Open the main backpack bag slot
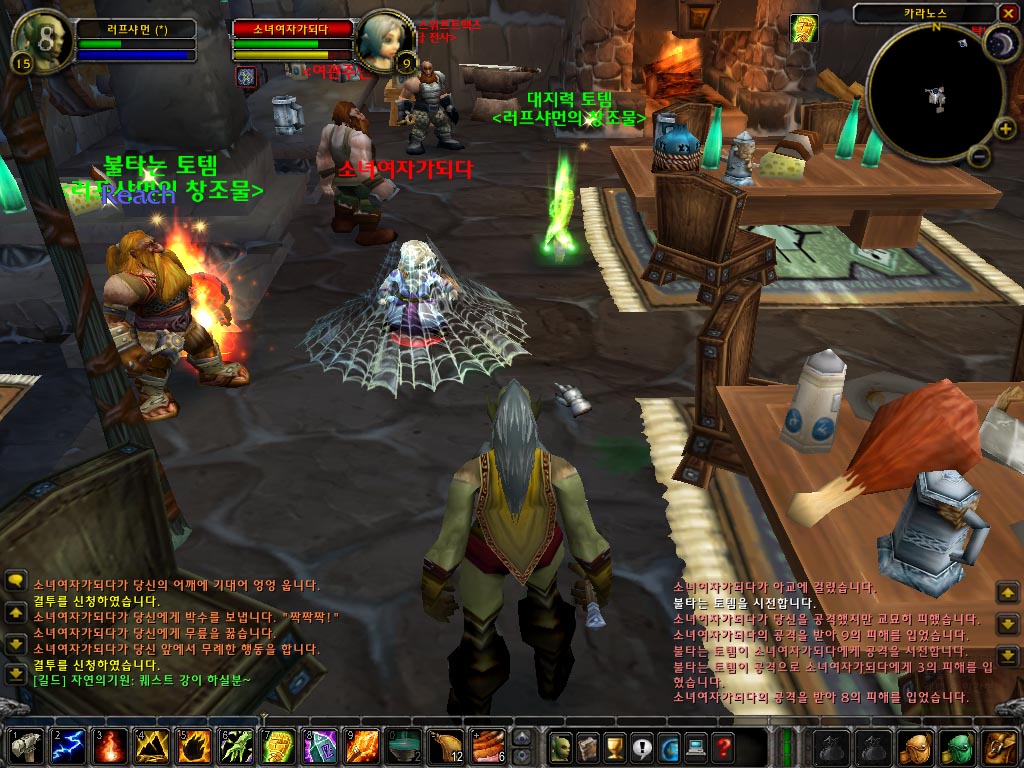 tap(999, 747)
